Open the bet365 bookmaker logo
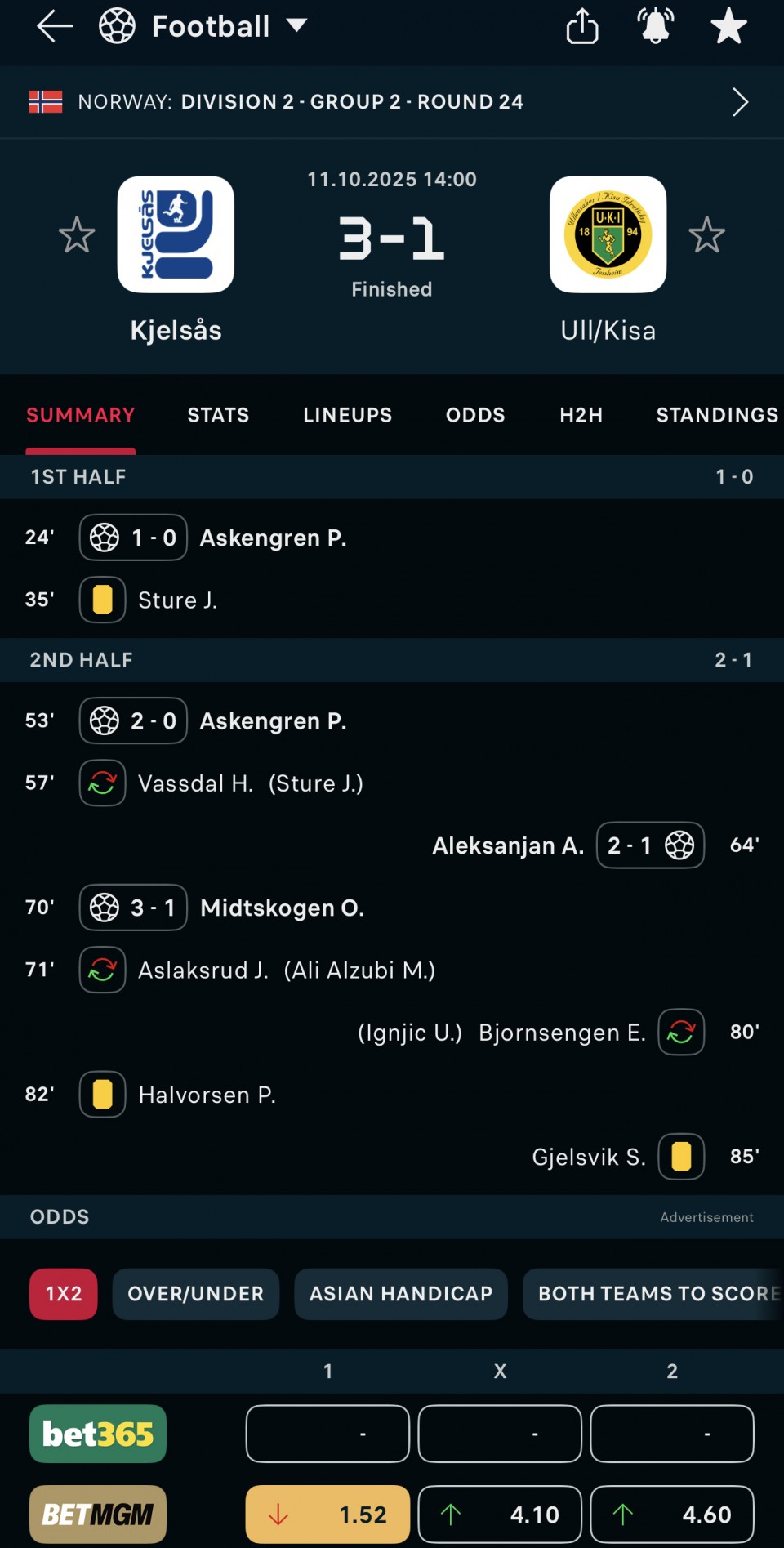784x1548 pixels. [98, 1434]
